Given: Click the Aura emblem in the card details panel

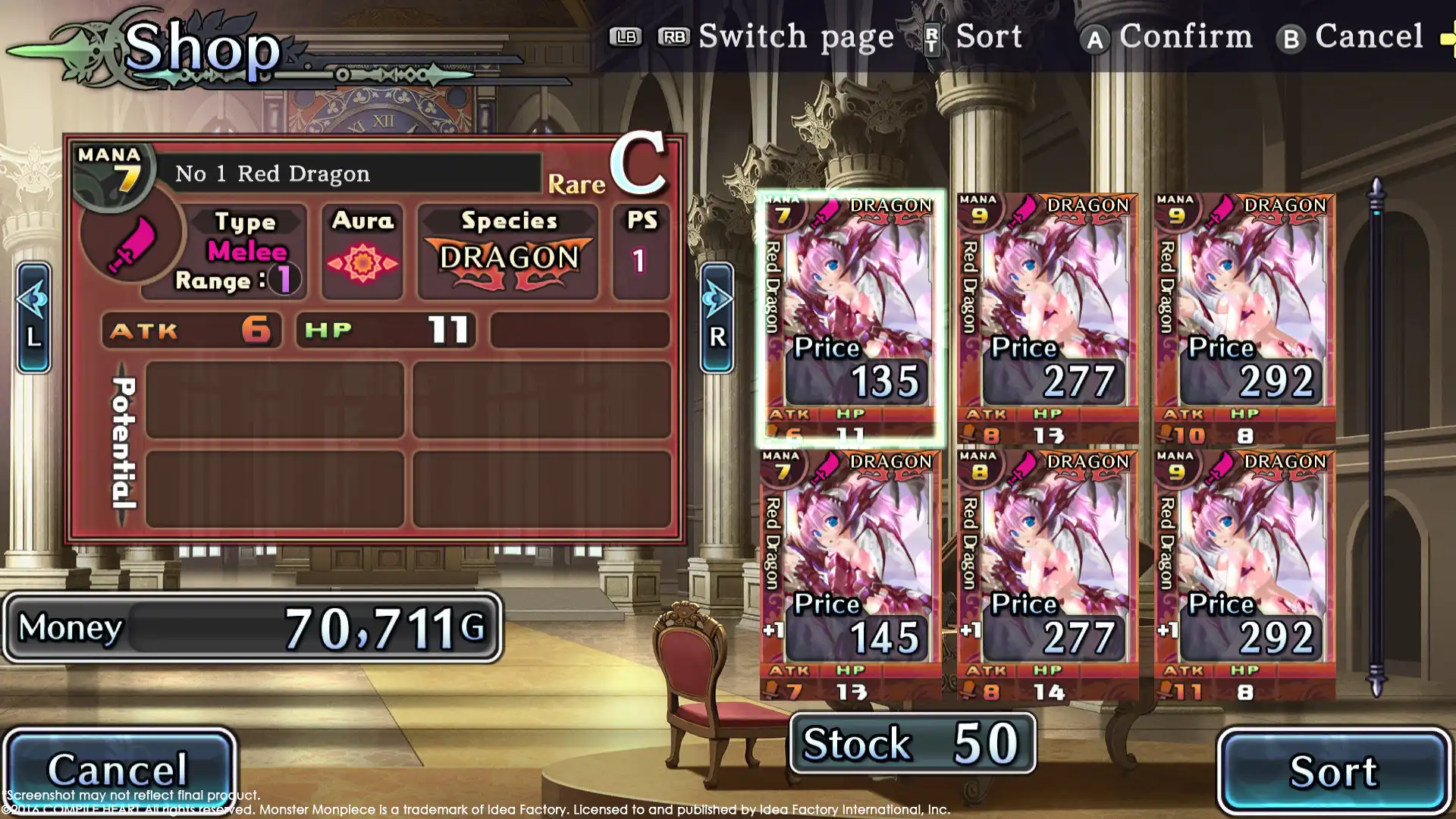Looking at the screenshot, I should coord(362,262).
